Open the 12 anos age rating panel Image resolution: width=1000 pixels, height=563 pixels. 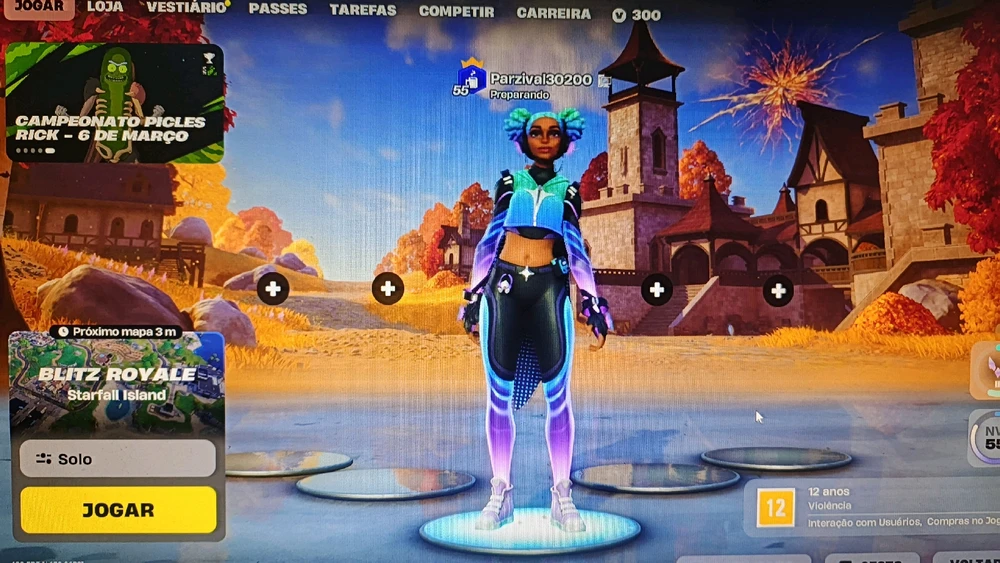[x=870, y=507]
